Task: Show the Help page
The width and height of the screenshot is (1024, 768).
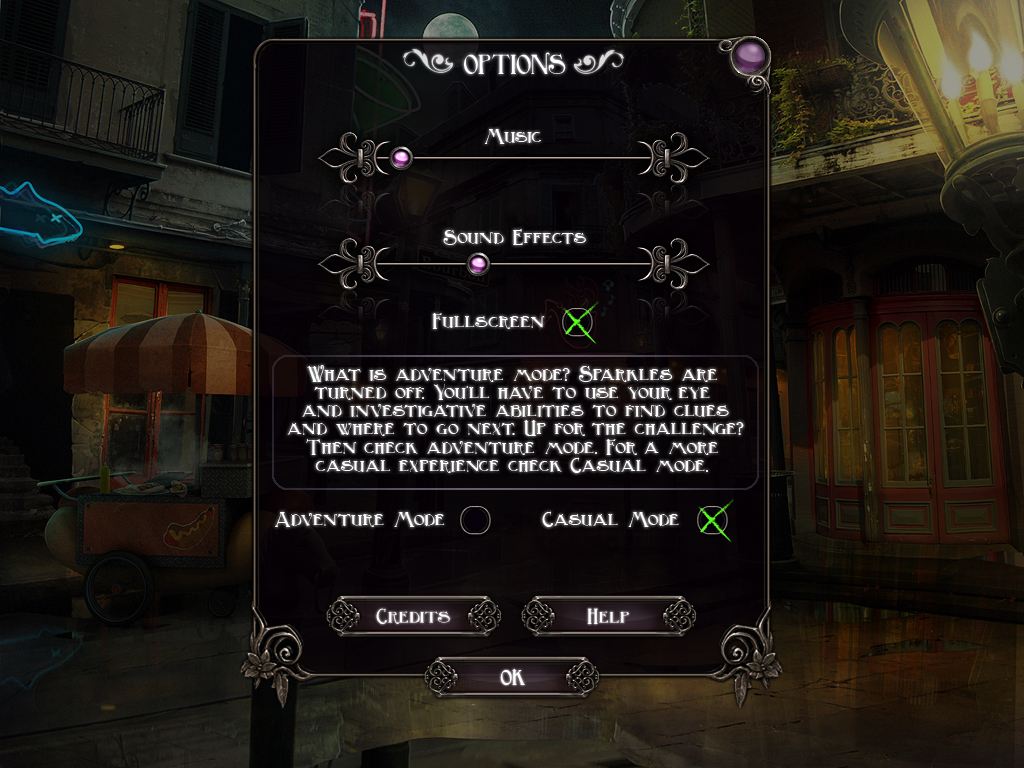Action: pos(608,616)
